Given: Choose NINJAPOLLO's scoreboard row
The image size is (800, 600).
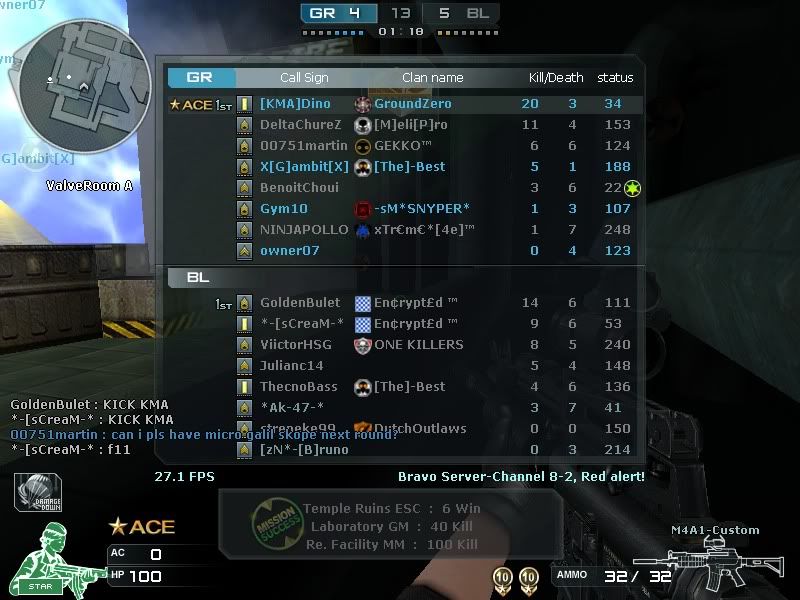Looking at the screenshot, I should pos(304,230).
